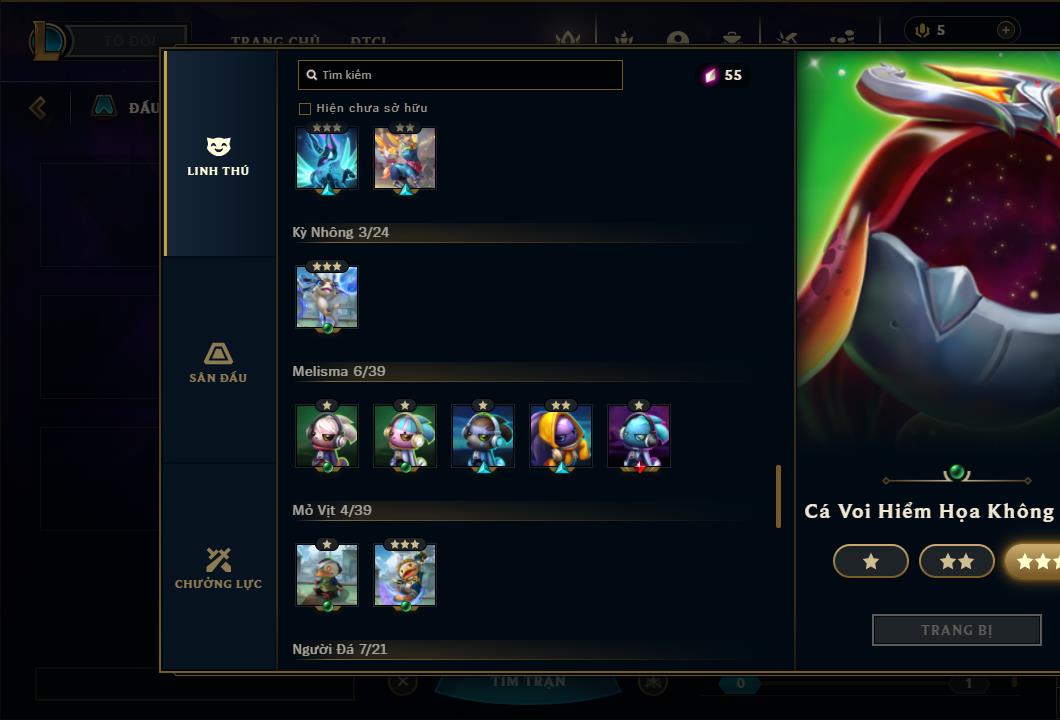This screenshot has width=1060, height=720.
Task: Pick the orange two-star legend in the top row
Action: (x=405, y=158)
